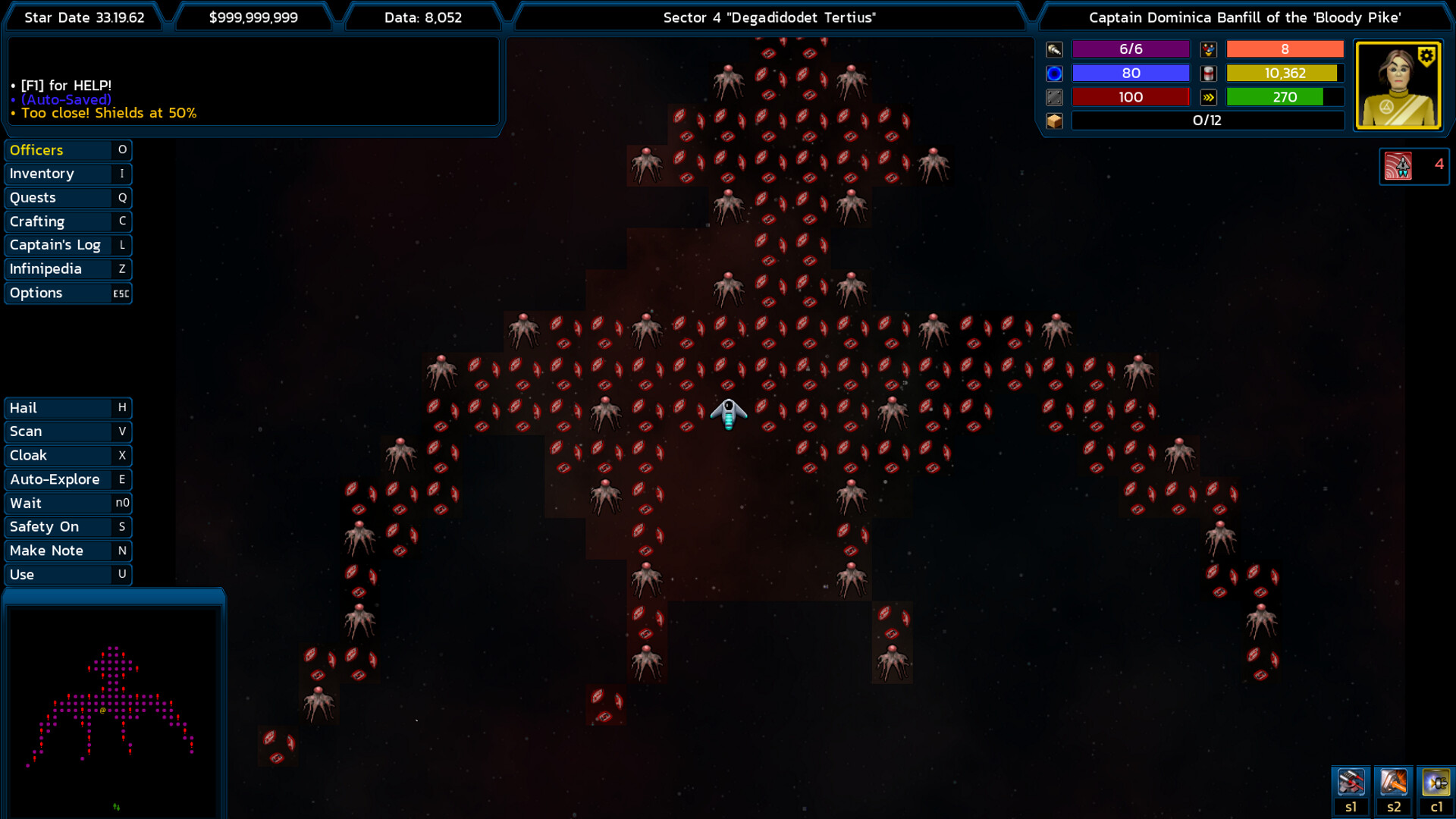Viewport: 1456px width, 819px height.
Task: Activate the s2 weapon slot
Action: (x=1393, y=783)
